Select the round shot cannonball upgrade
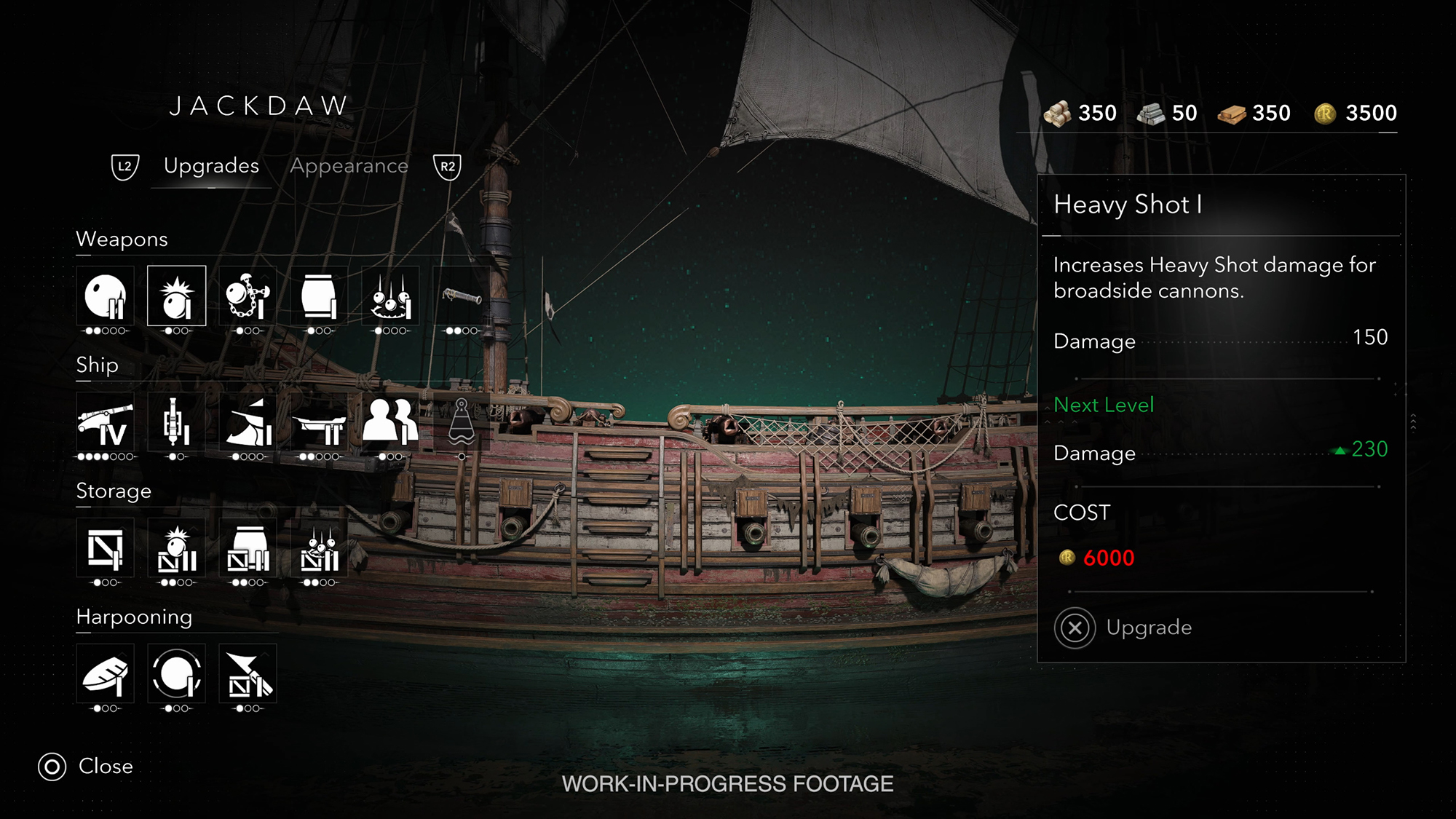 pyautogui.click(x=106, y=296)
